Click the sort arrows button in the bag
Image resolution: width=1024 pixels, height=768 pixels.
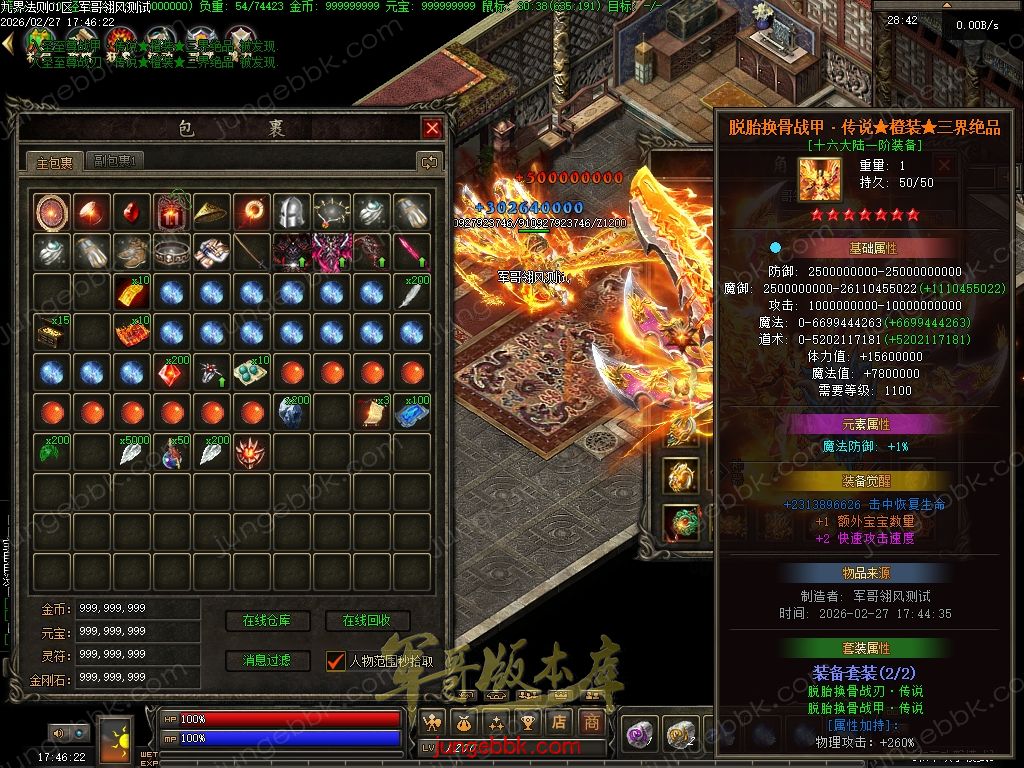coord(429,161)
